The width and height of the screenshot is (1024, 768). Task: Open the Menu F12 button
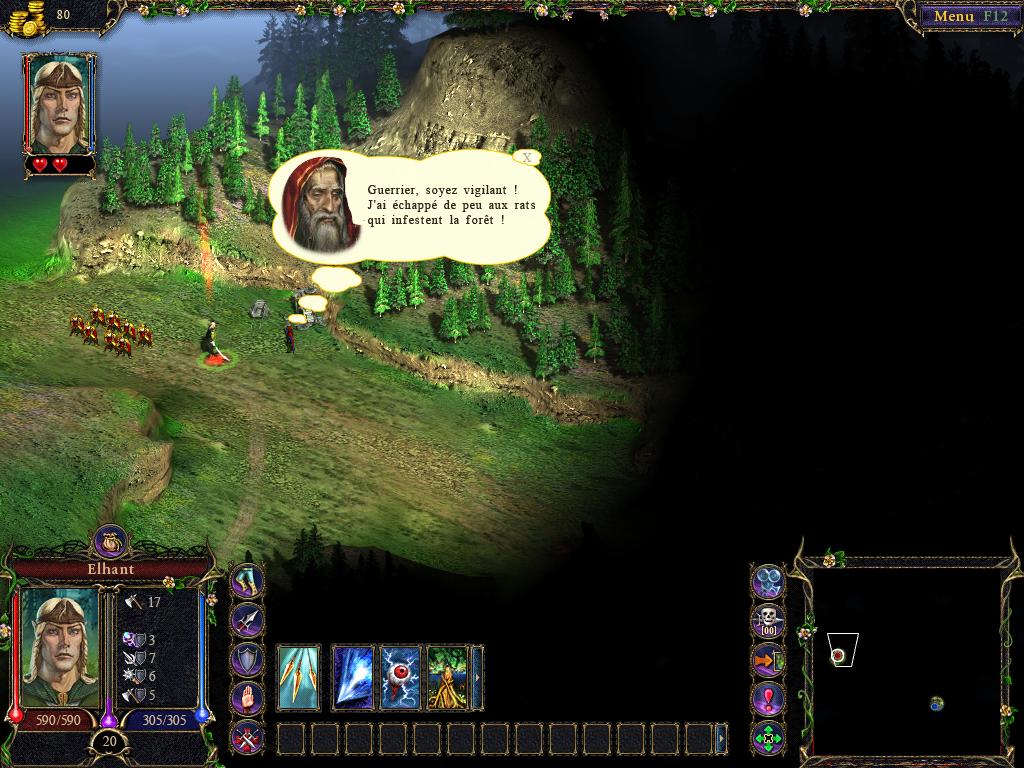(x=965, y=16)
